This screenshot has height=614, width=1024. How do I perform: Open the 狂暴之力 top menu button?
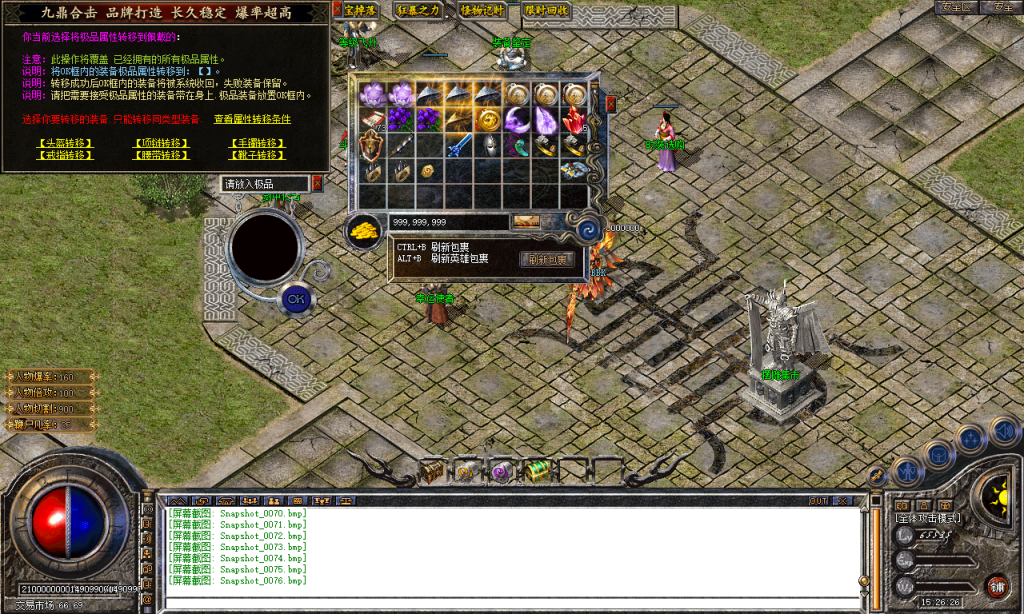point(419,10)
